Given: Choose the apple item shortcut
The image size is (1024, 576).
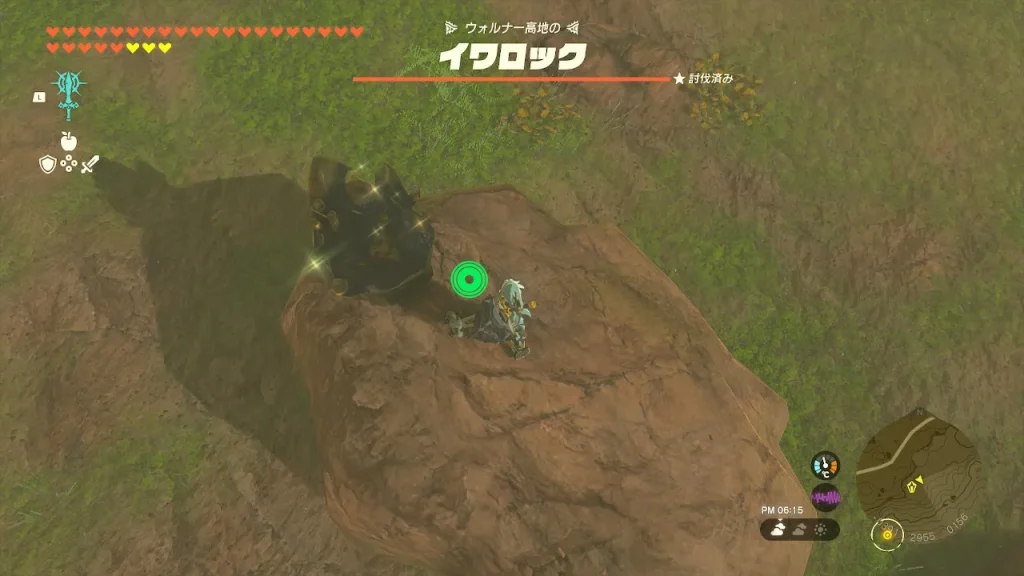Looking at the screenshot, I should point(68,141).
